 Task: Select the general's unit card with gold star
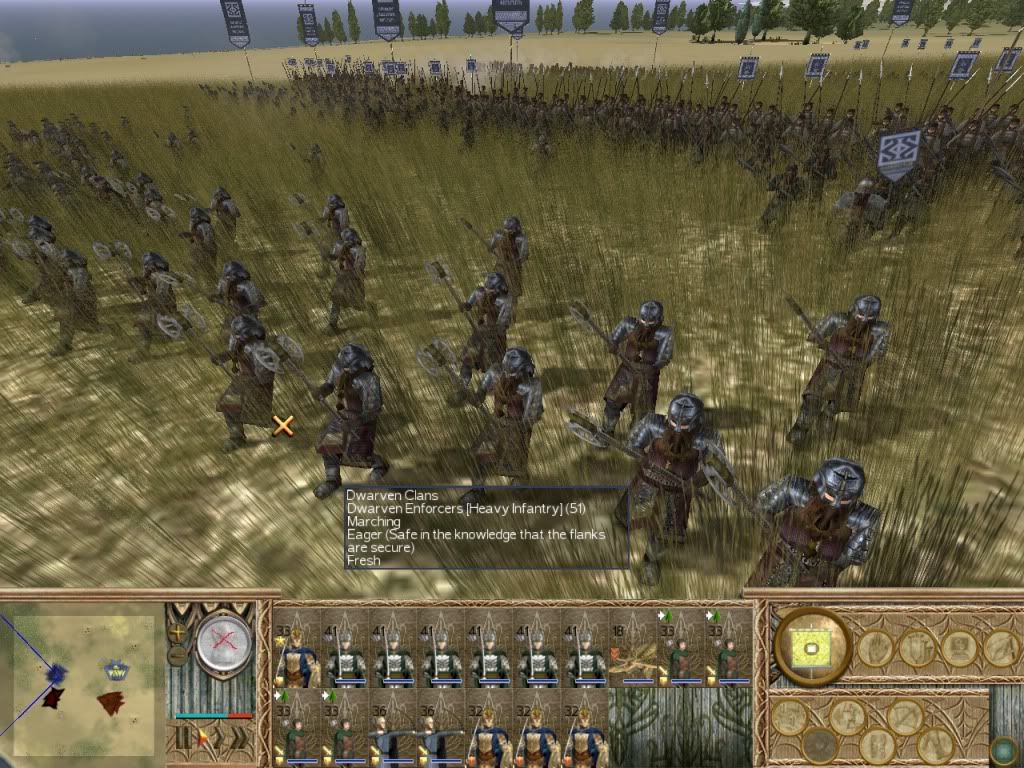click(x=297, y=648)
